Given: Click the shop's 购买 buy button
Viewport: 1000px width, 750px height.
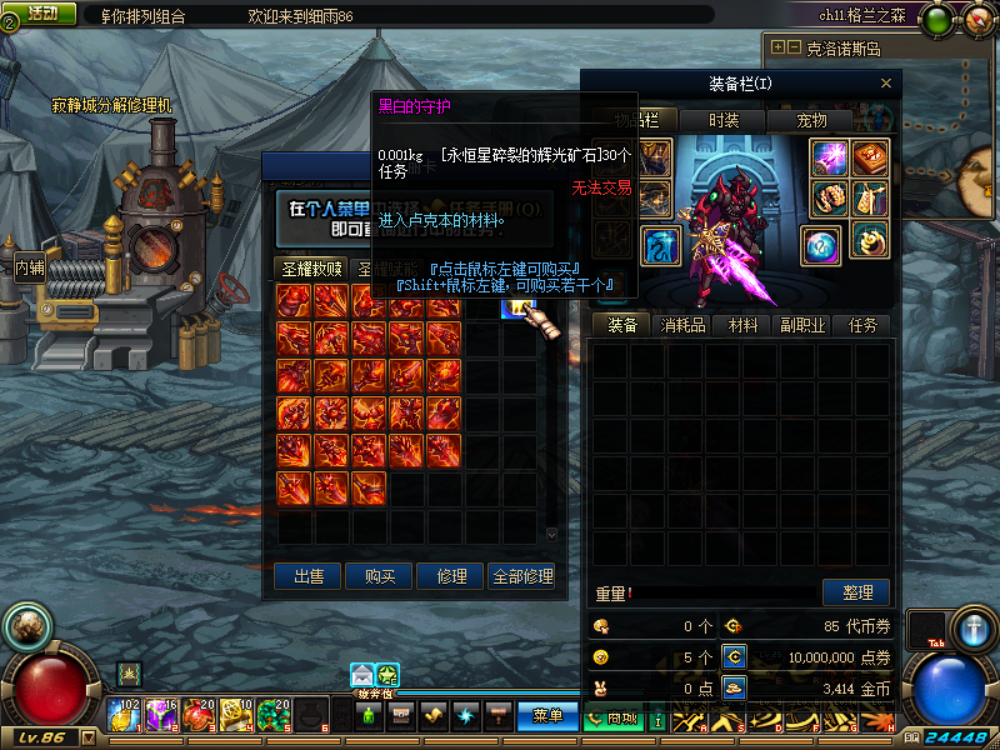Looking at the screenshot, I should pos(380,576).
